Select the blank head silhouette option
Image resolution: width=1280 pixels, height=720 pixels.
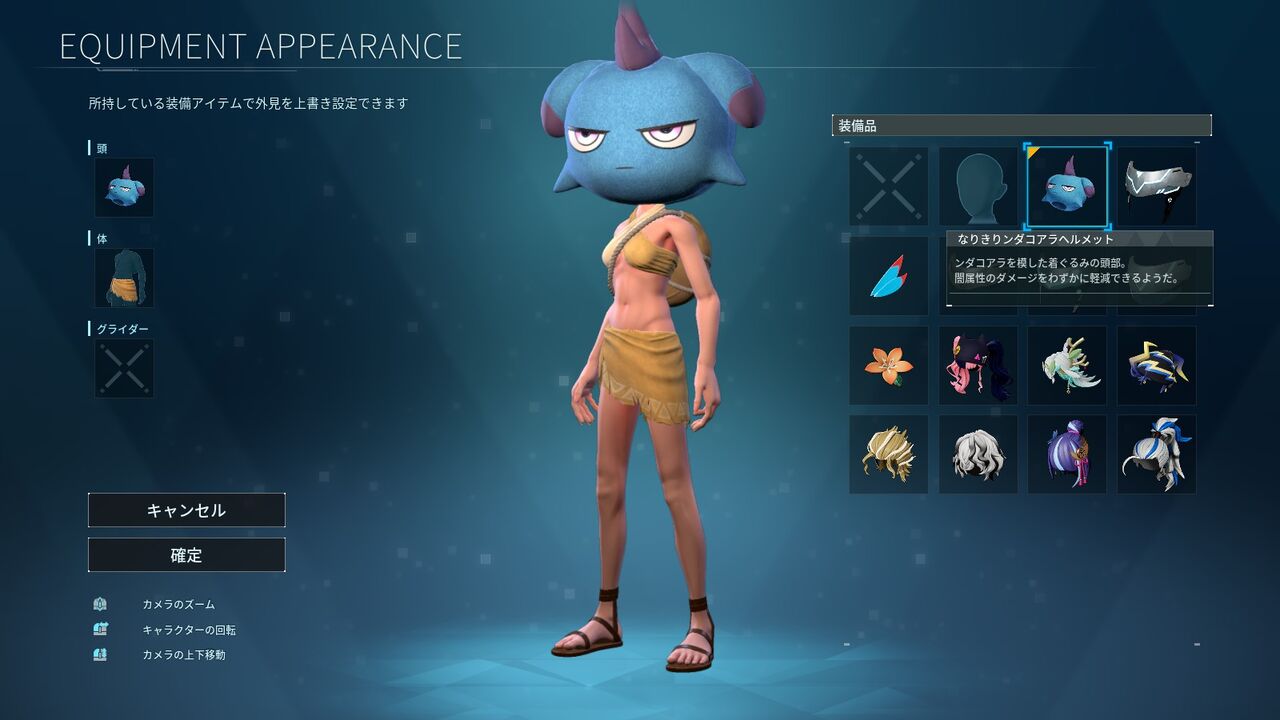[x=978, y=186]
